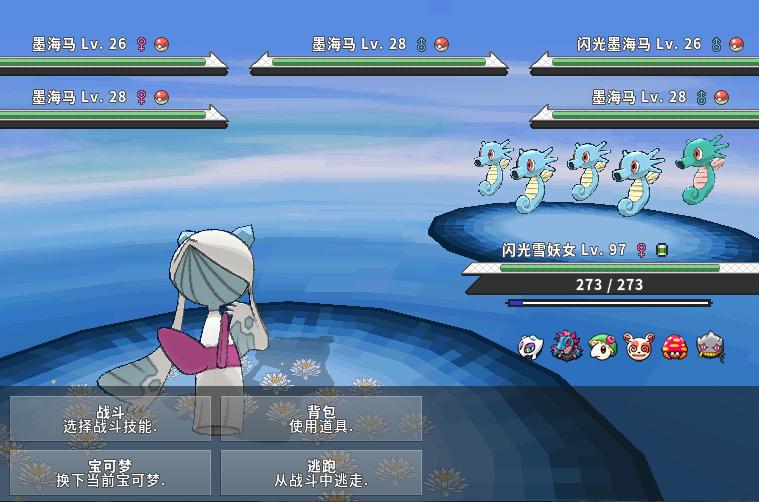The image size is (759, 502).
Task: Choose the Breloom party icon
Action: point(602,347)
